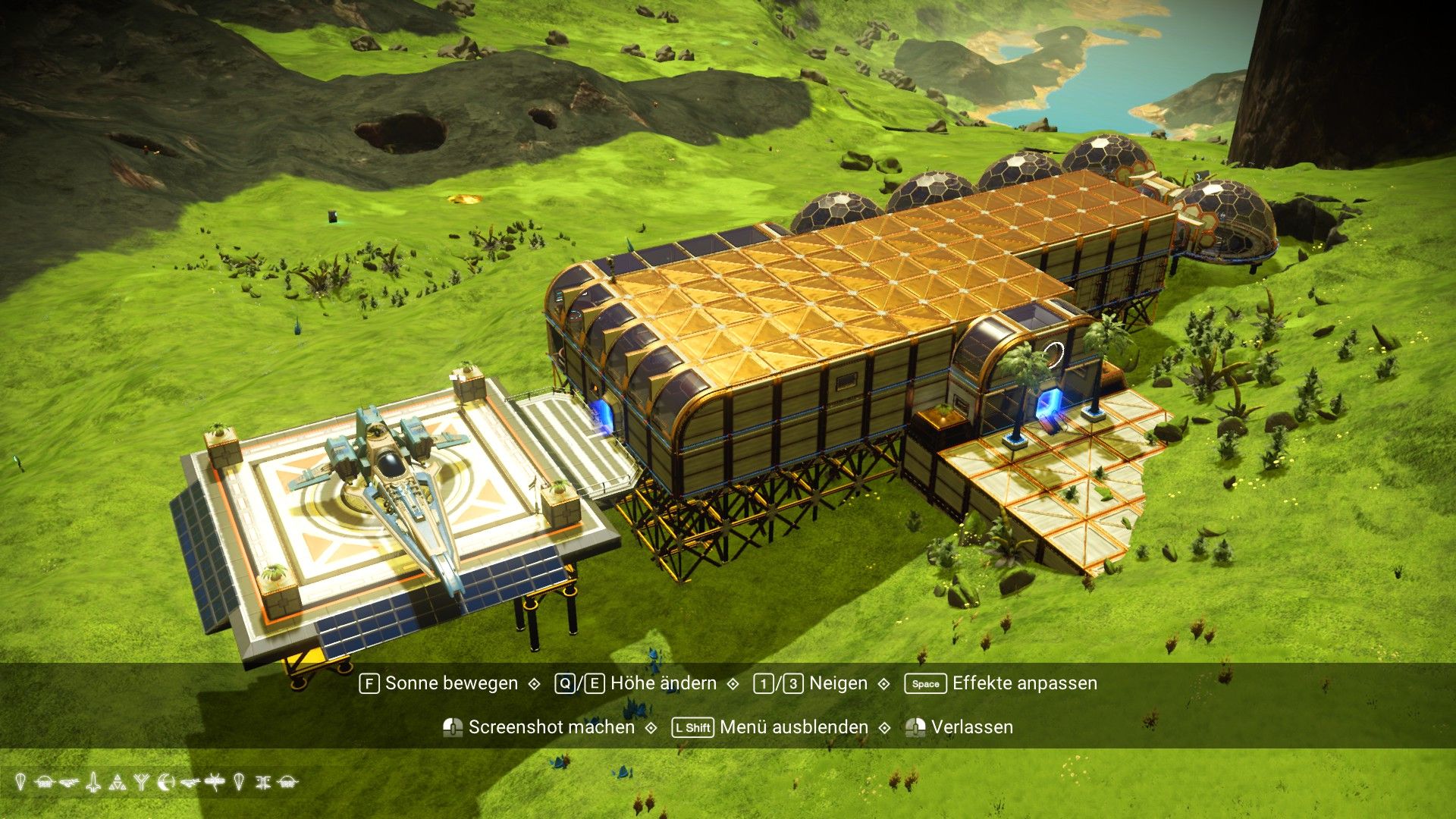Select the eclipse moon glyph
The height and width of the screenshot is (819, 1456).
pyautogui.click(x=165, y=781)
